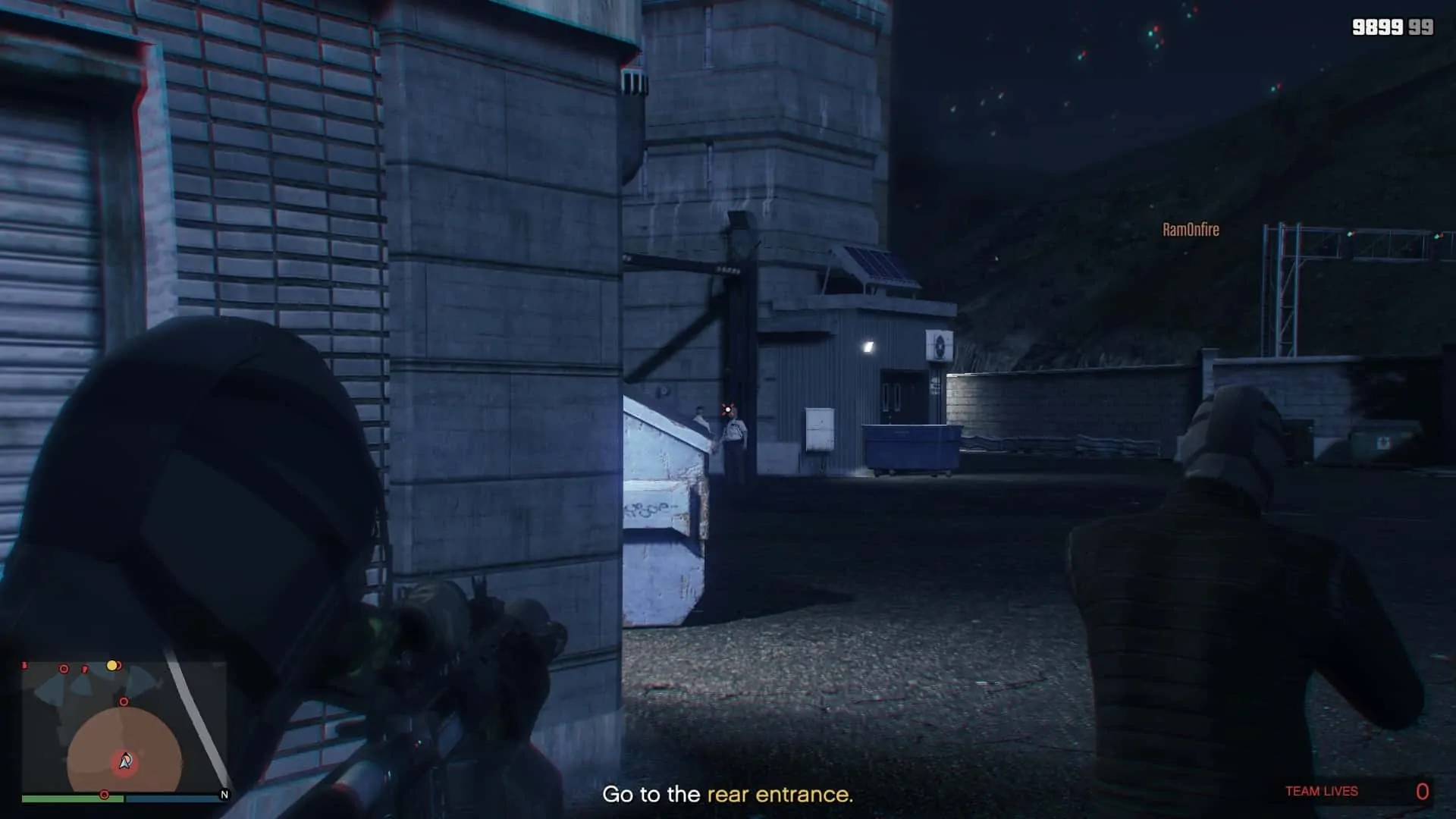Viewport: 1456px width, 819px height.
Task: Click the wall-mounted light on the guard hut
Action: tap(866, 347)
